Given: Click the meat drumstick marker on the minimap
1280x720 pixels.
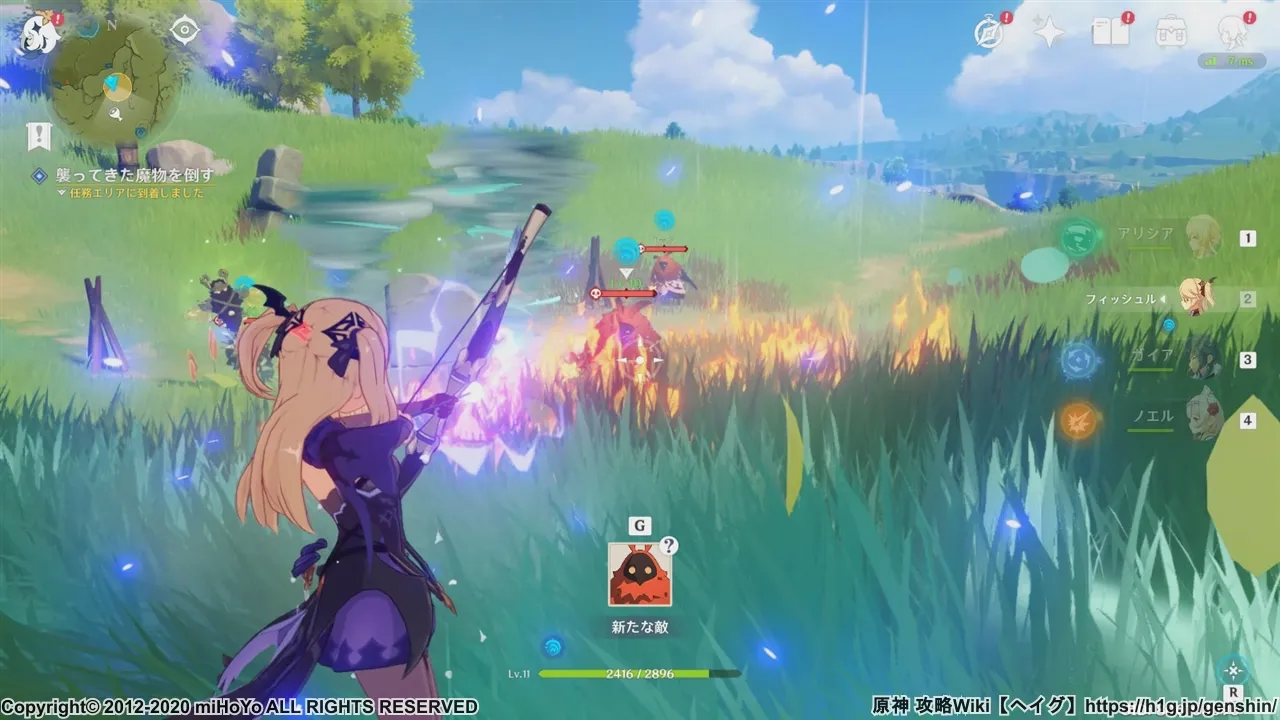Looking at the screenshot, I should 116,113.
